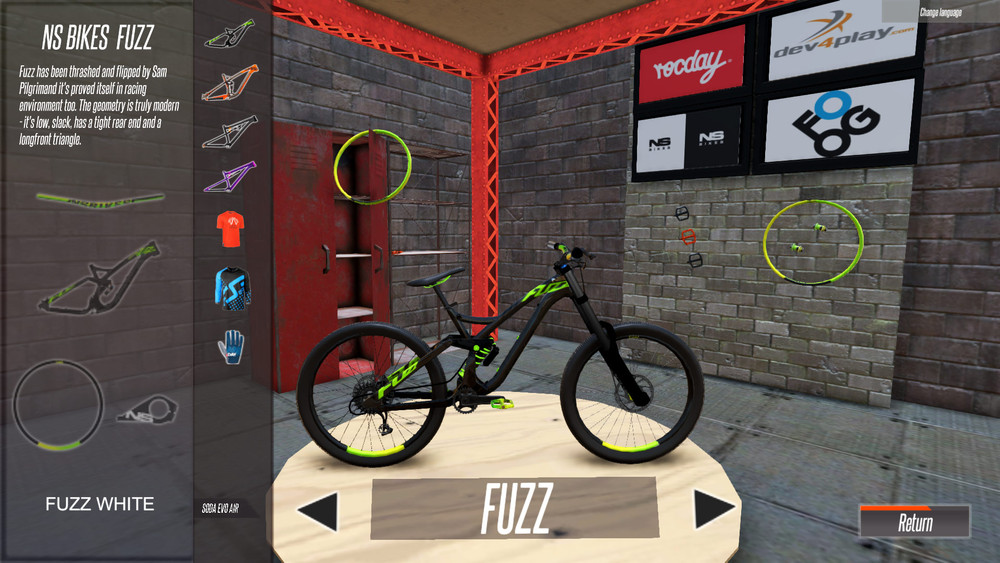This screenshot has width=1000, height=563.
Task: Choose the orange frame thumbnail
Action: [x=230, y=83]
